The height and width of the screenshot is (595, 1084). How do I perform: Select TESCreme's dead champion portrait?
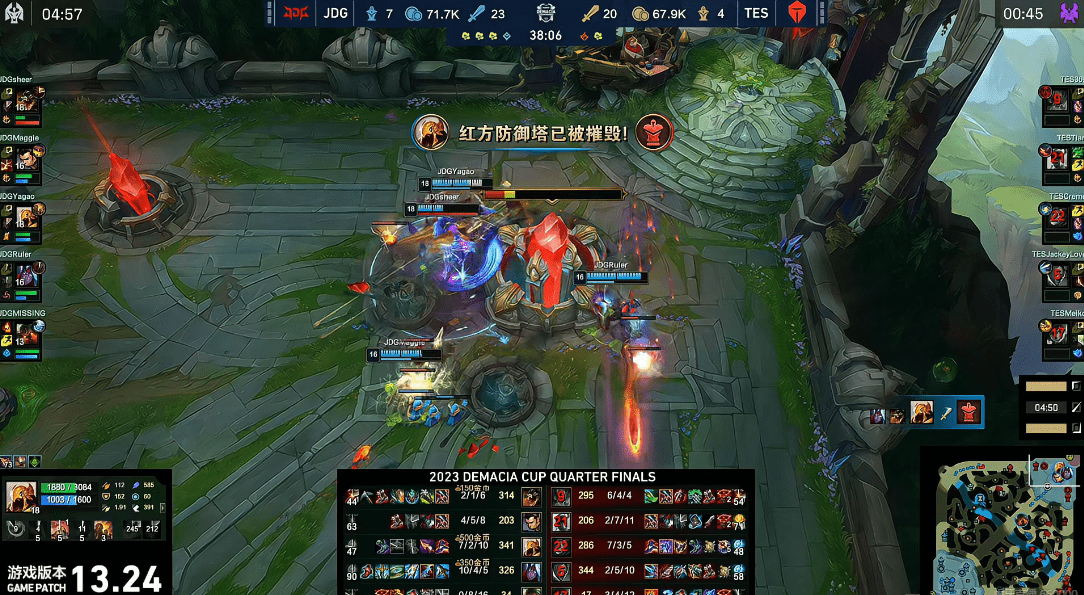tap(1059, 216)
